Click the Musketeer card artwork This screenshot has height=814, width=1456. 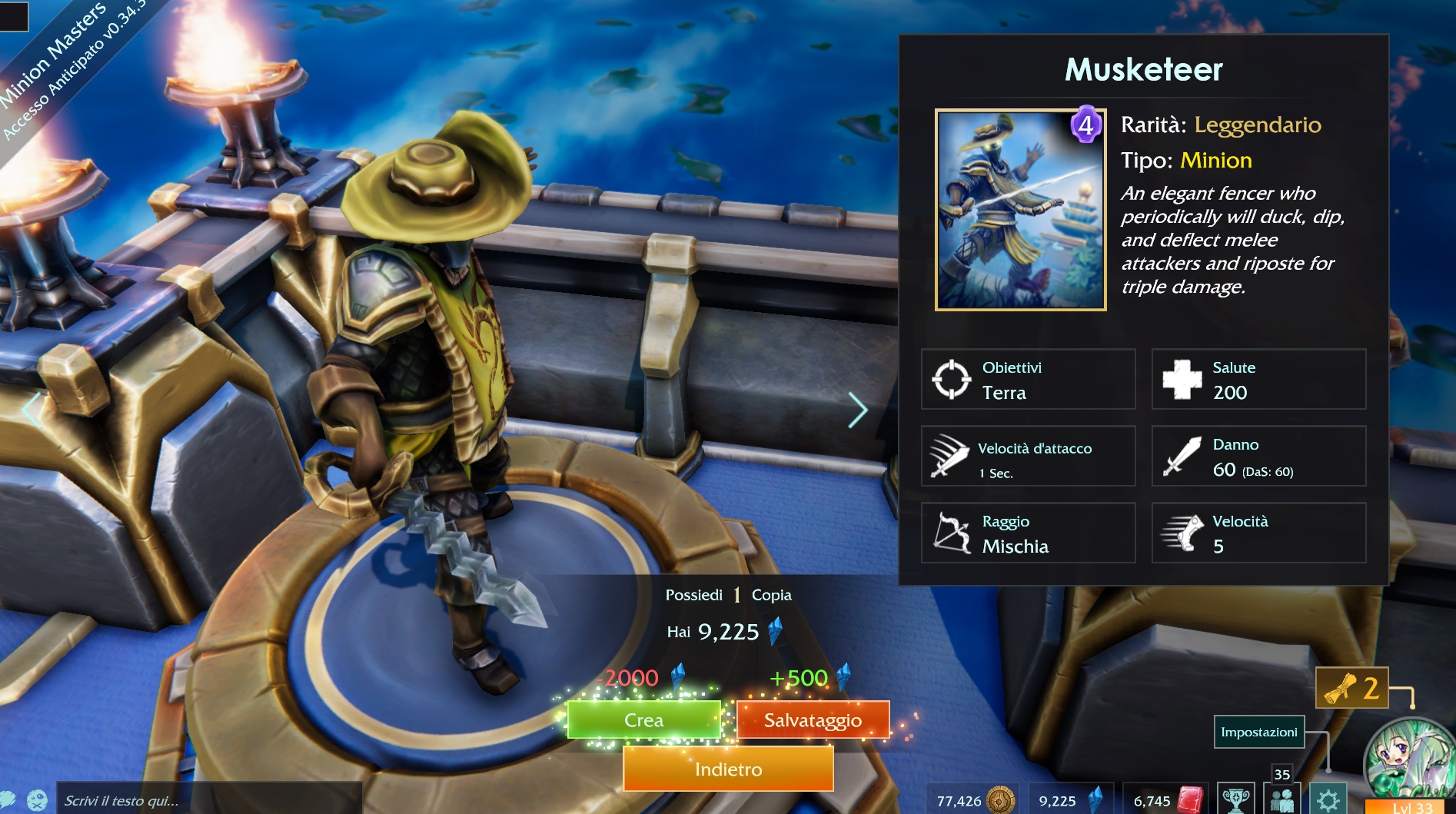pos(1020,210)
